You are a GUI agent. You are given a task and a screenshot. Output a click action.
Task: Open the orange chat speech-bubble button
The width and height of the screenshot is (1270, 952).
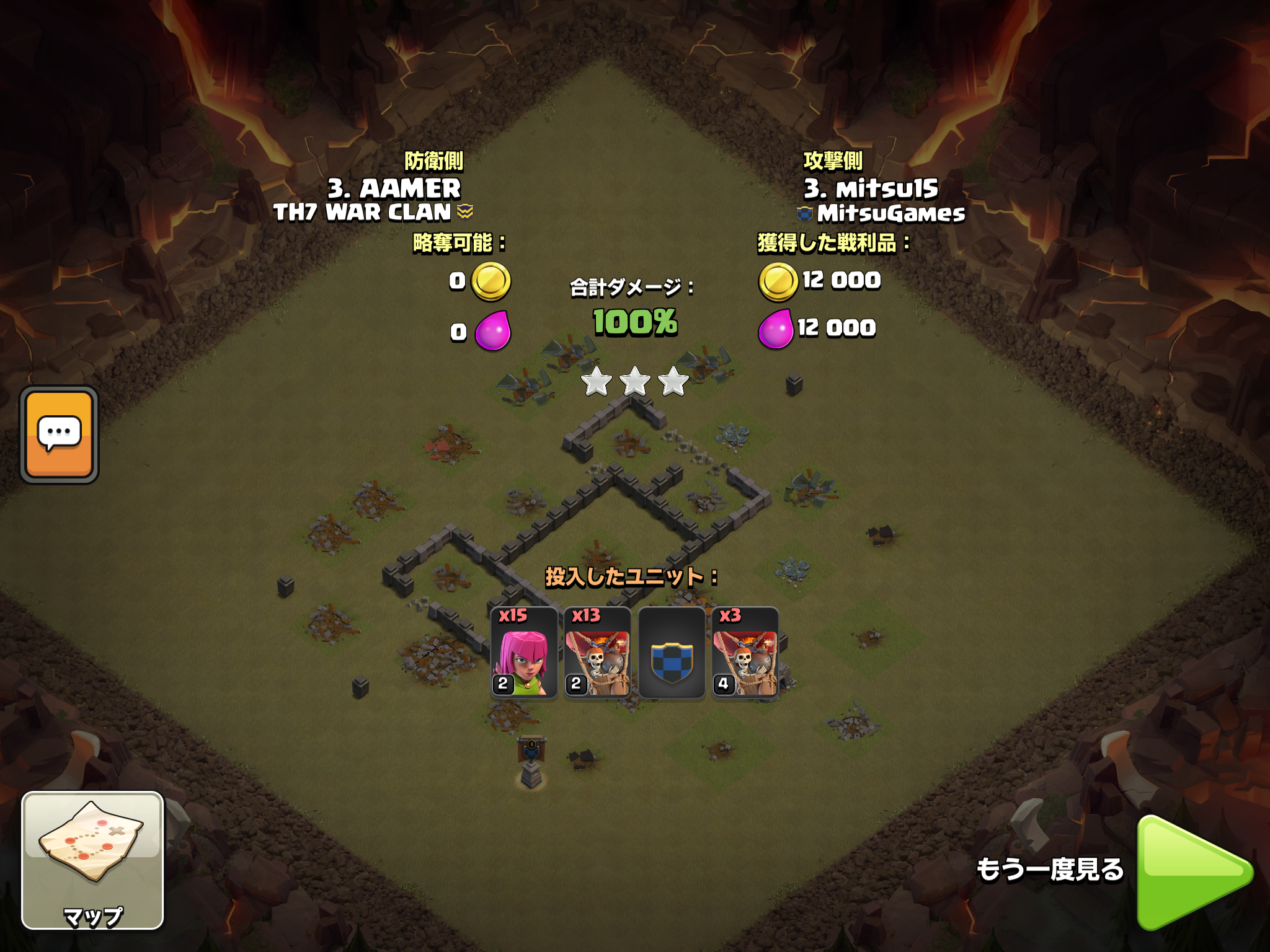[x=60, y=434]
